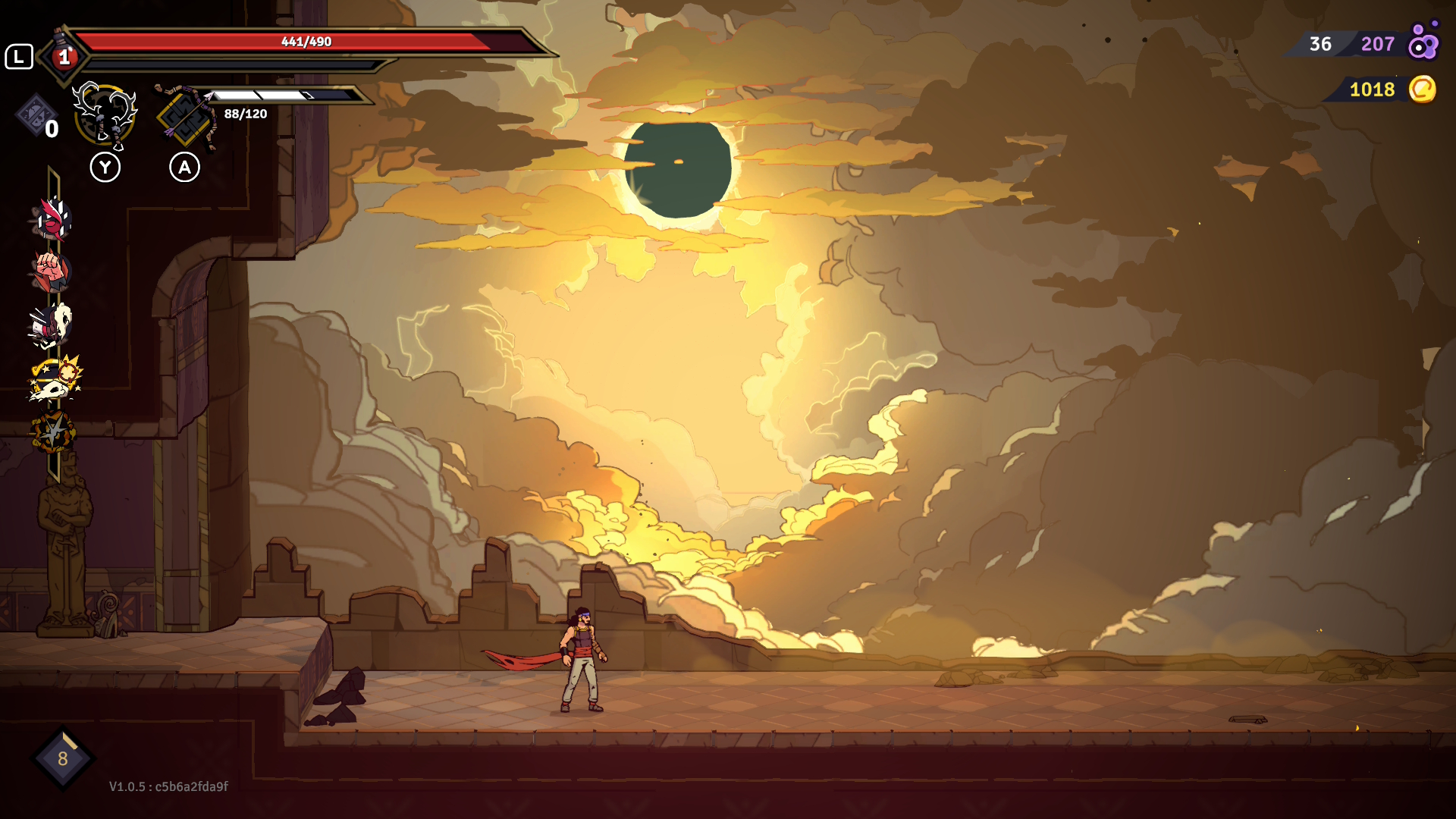Image resolution: width=1456 pixels, height=819 pixels.
Task: Click the purple spirit glimmer currency icon
Action: click(x=1423, y=42)
